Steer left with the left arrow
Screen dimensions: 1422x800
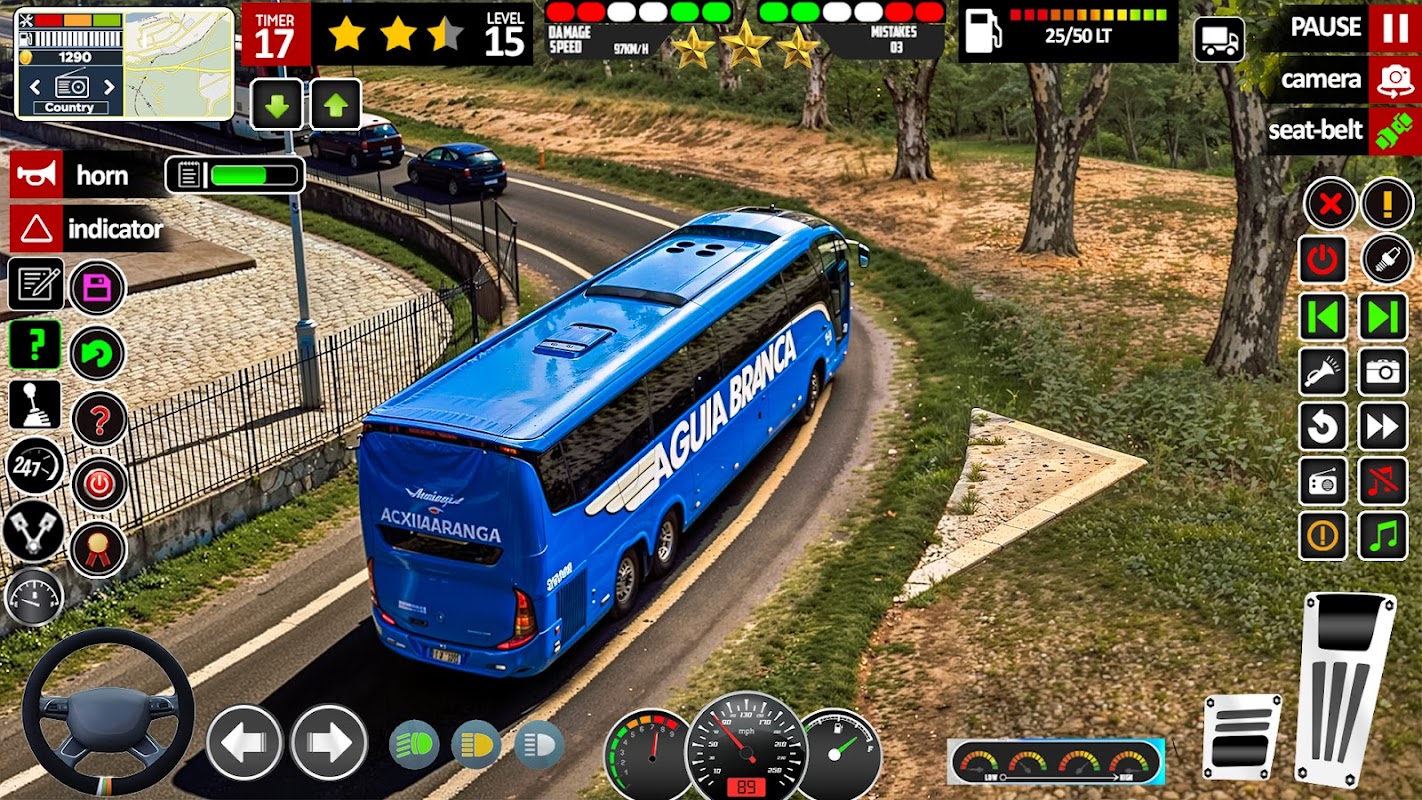coord(244,743)
